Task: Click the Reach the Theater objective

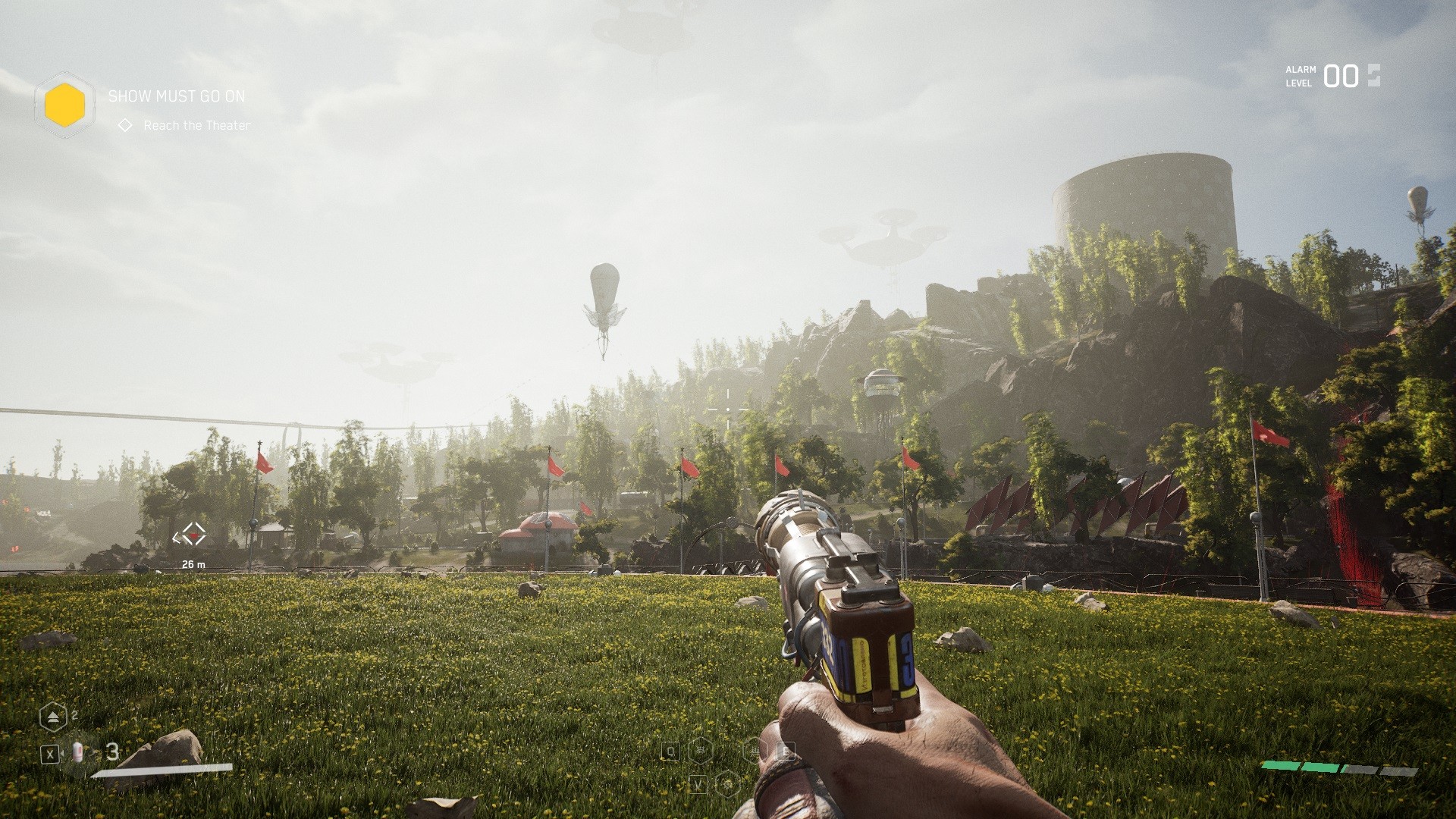Action: click(196, 125)
